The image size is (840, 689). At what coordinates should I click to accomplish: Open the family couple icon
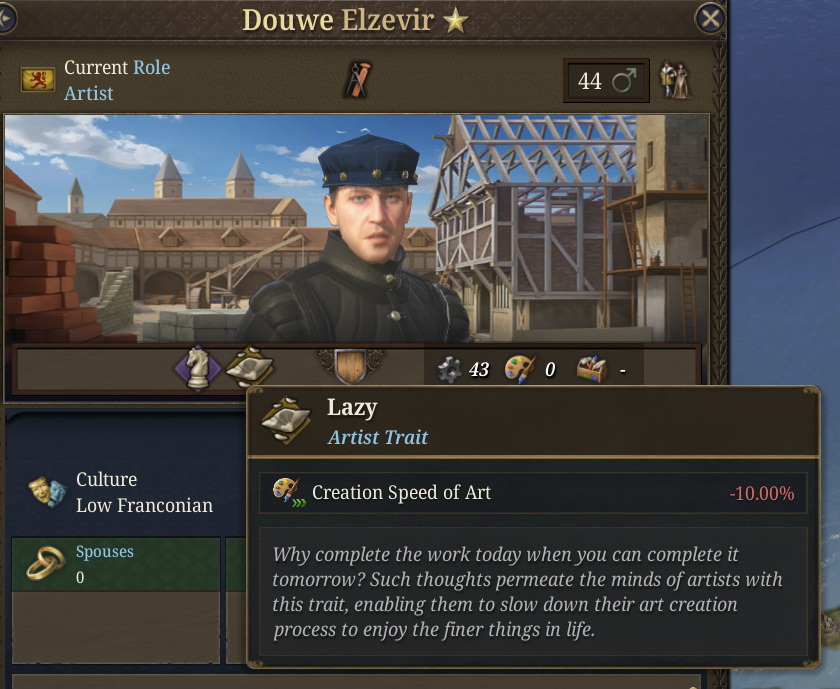tap(677, 80)
